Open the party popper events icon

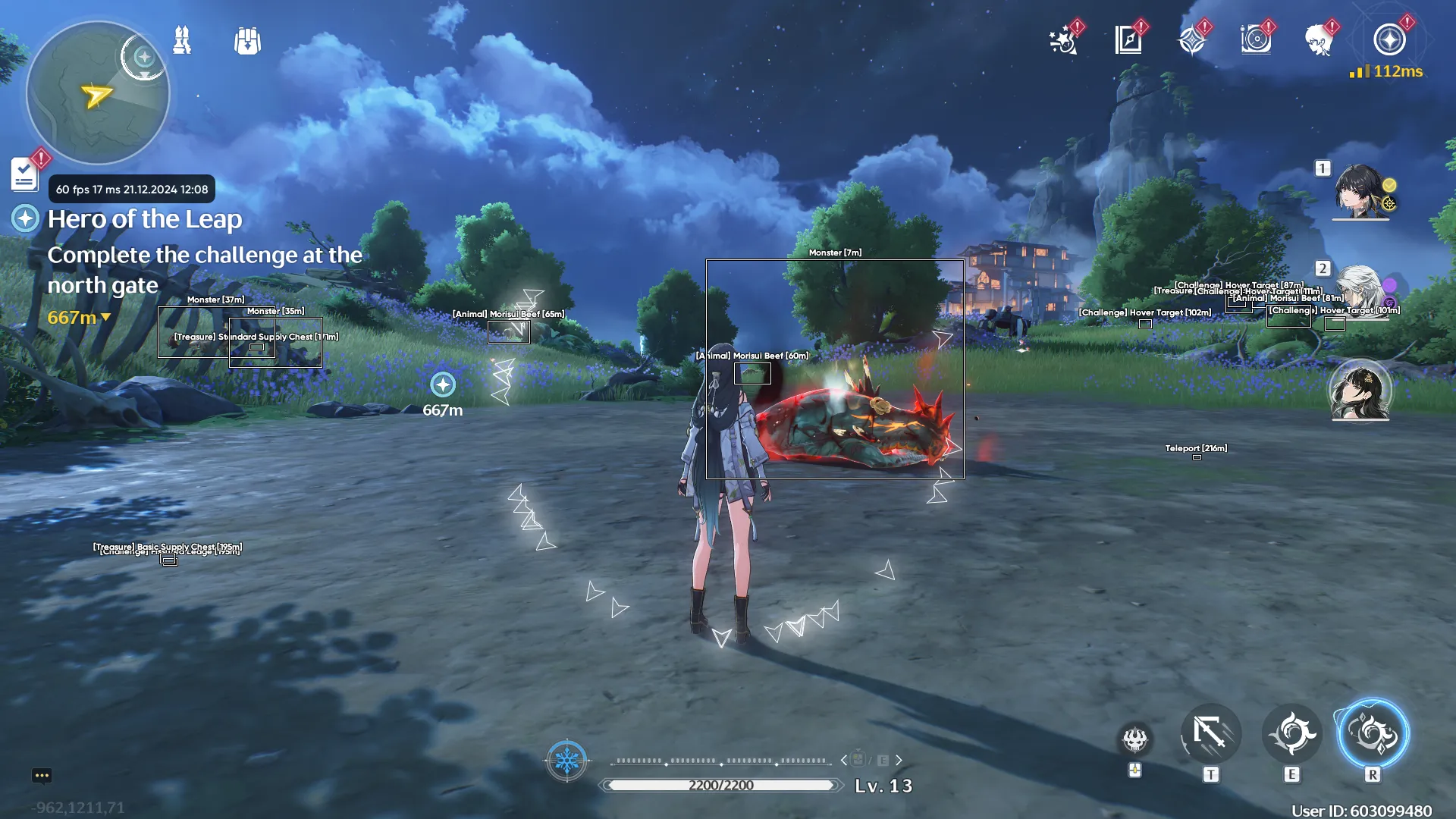(x=1063, y=40)
